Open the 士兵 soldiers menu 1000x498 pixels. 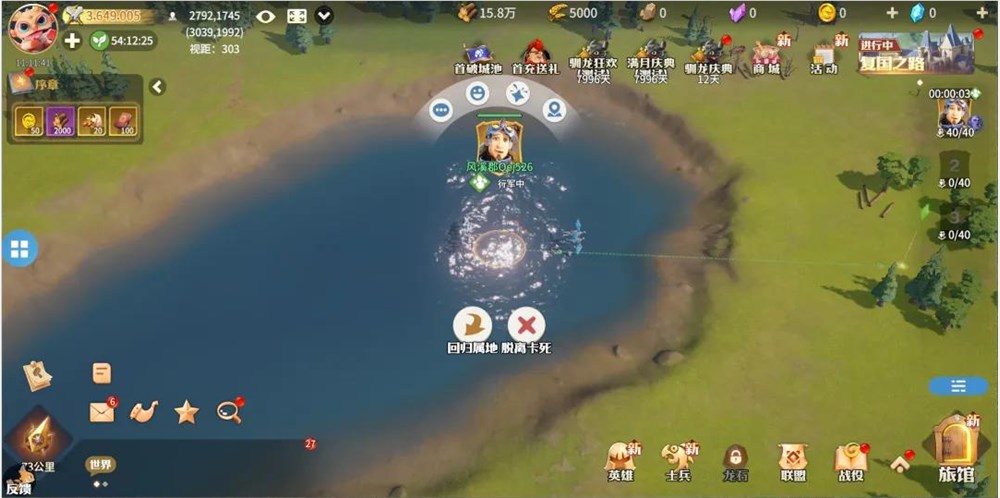[679, 458]
